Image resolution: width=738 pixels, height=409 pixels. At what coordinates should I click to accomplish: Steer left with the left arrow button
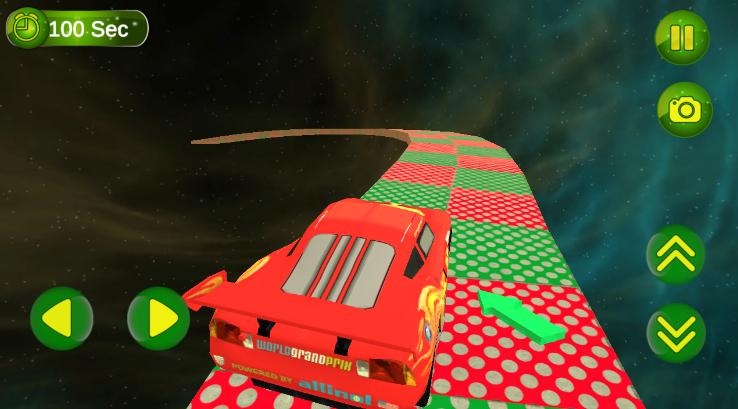pos(61,319)
